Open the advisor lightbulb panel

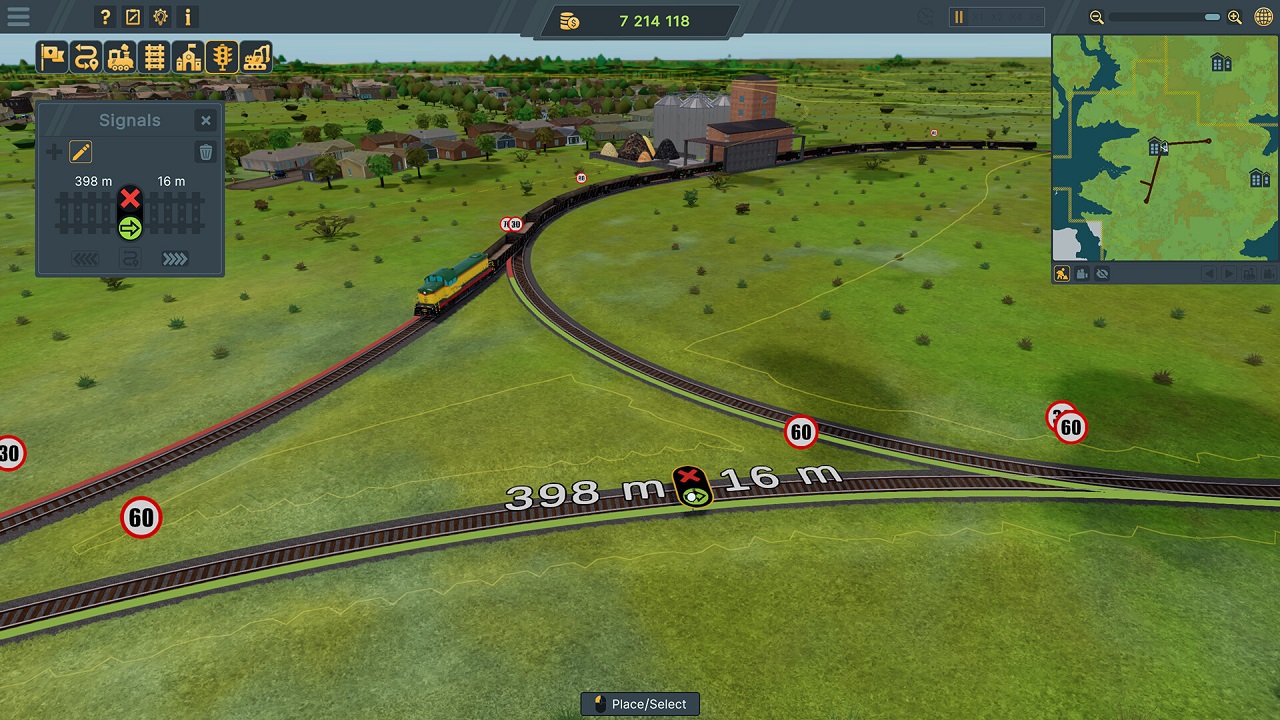[160, 17]
